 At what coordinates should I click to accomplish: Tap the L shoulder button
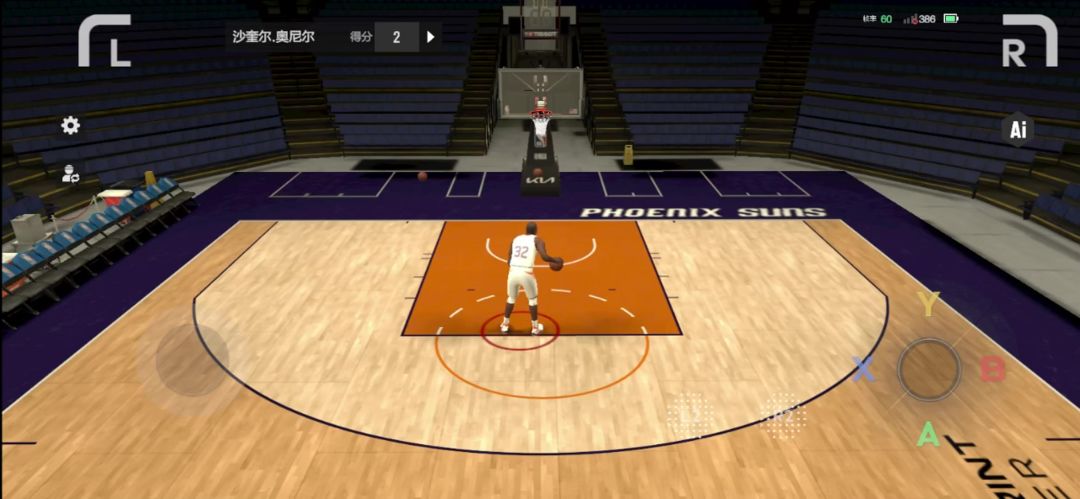105,41
